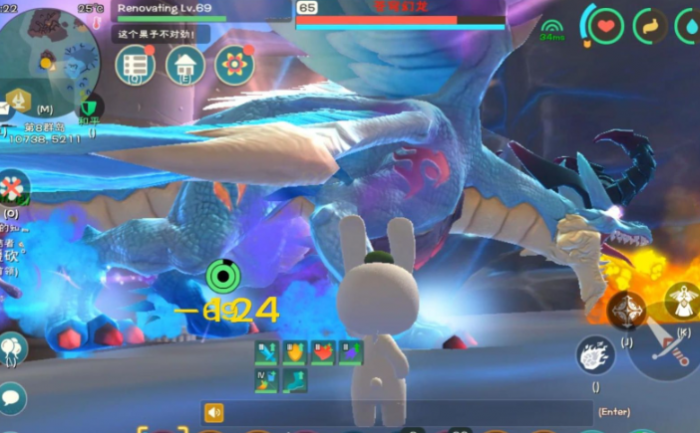
Task: Click the chat input bar
Action: [x=400, y=412]
